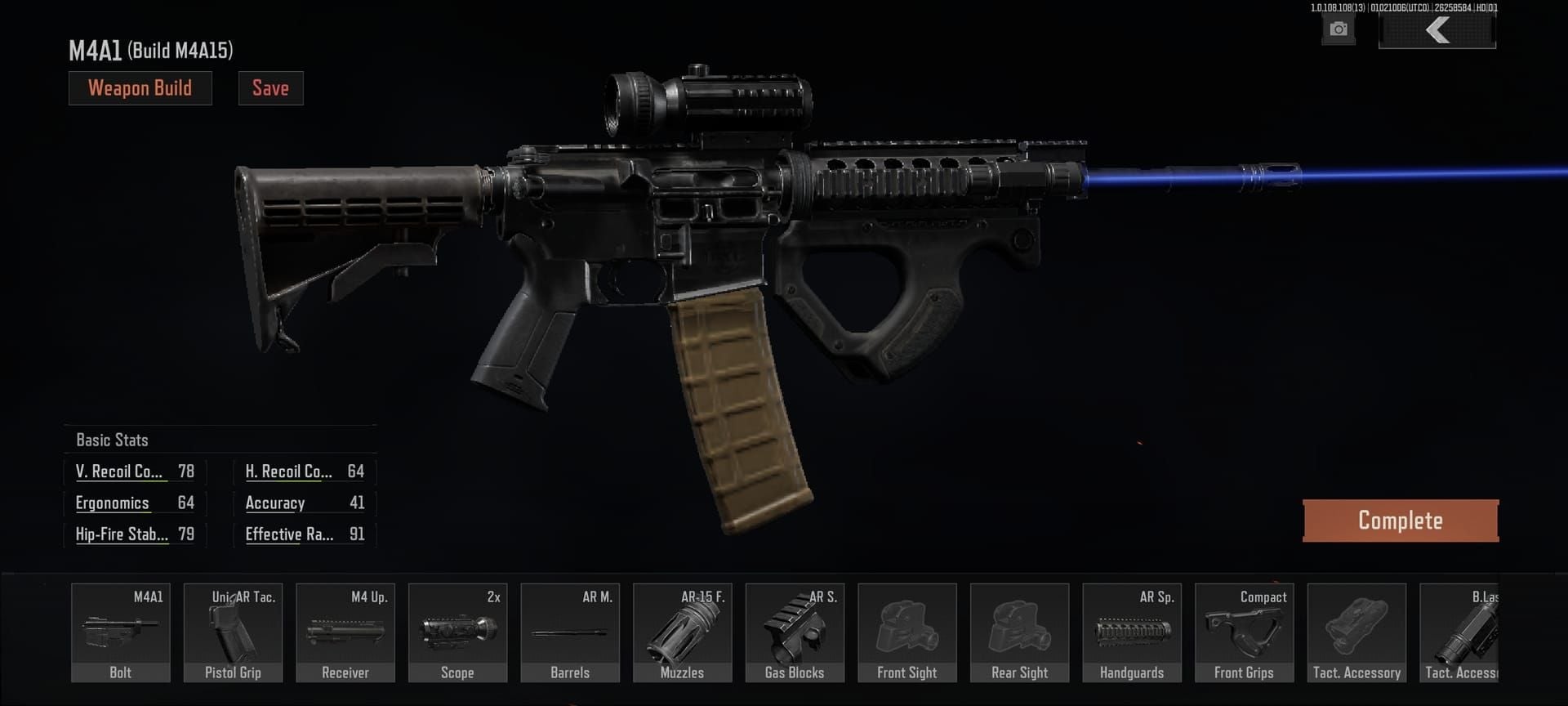Open the Muzzles attachment slot

pos(682,632)
